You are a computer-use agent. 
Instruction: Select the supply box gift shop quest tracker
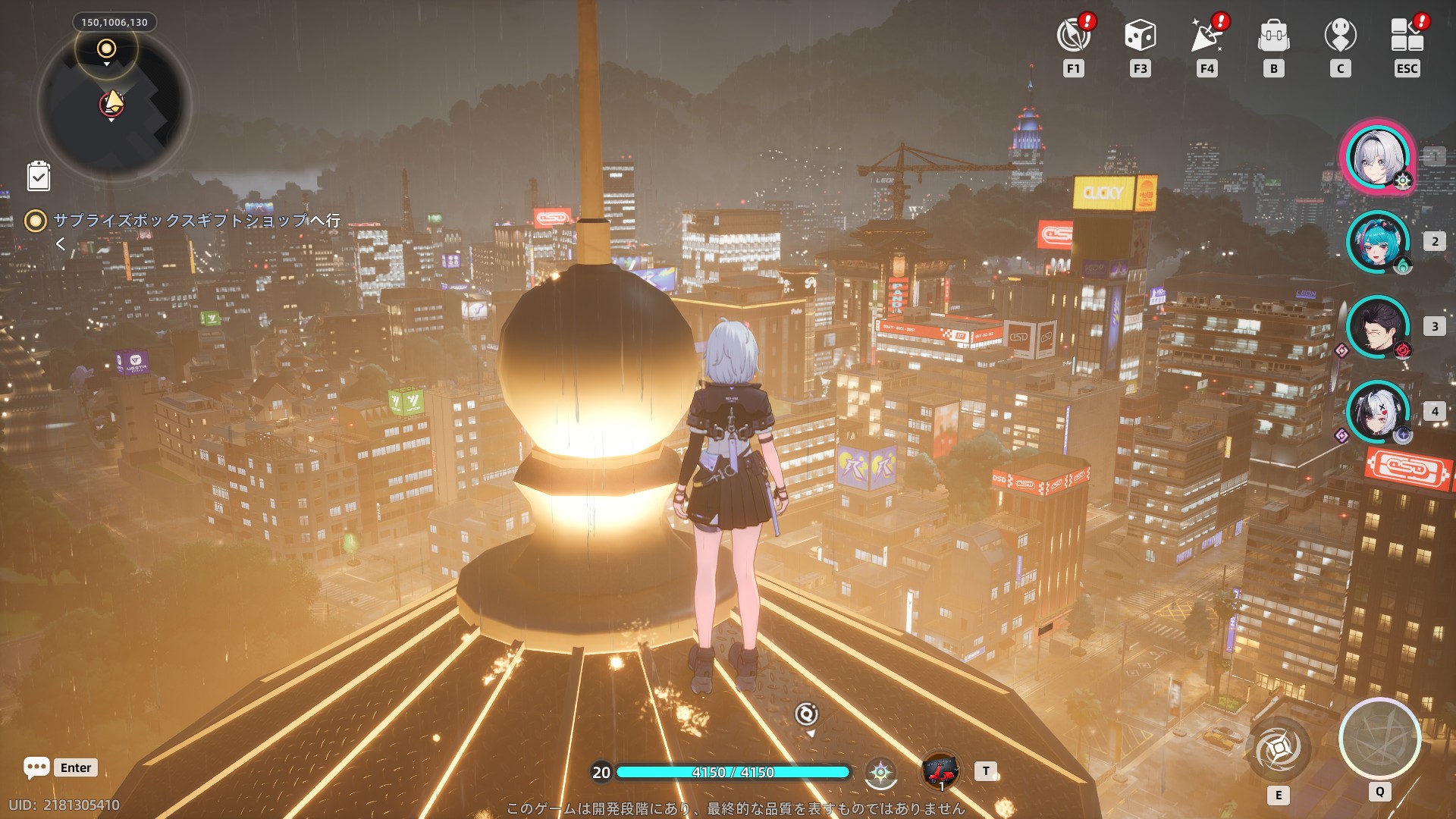point(196,221)
